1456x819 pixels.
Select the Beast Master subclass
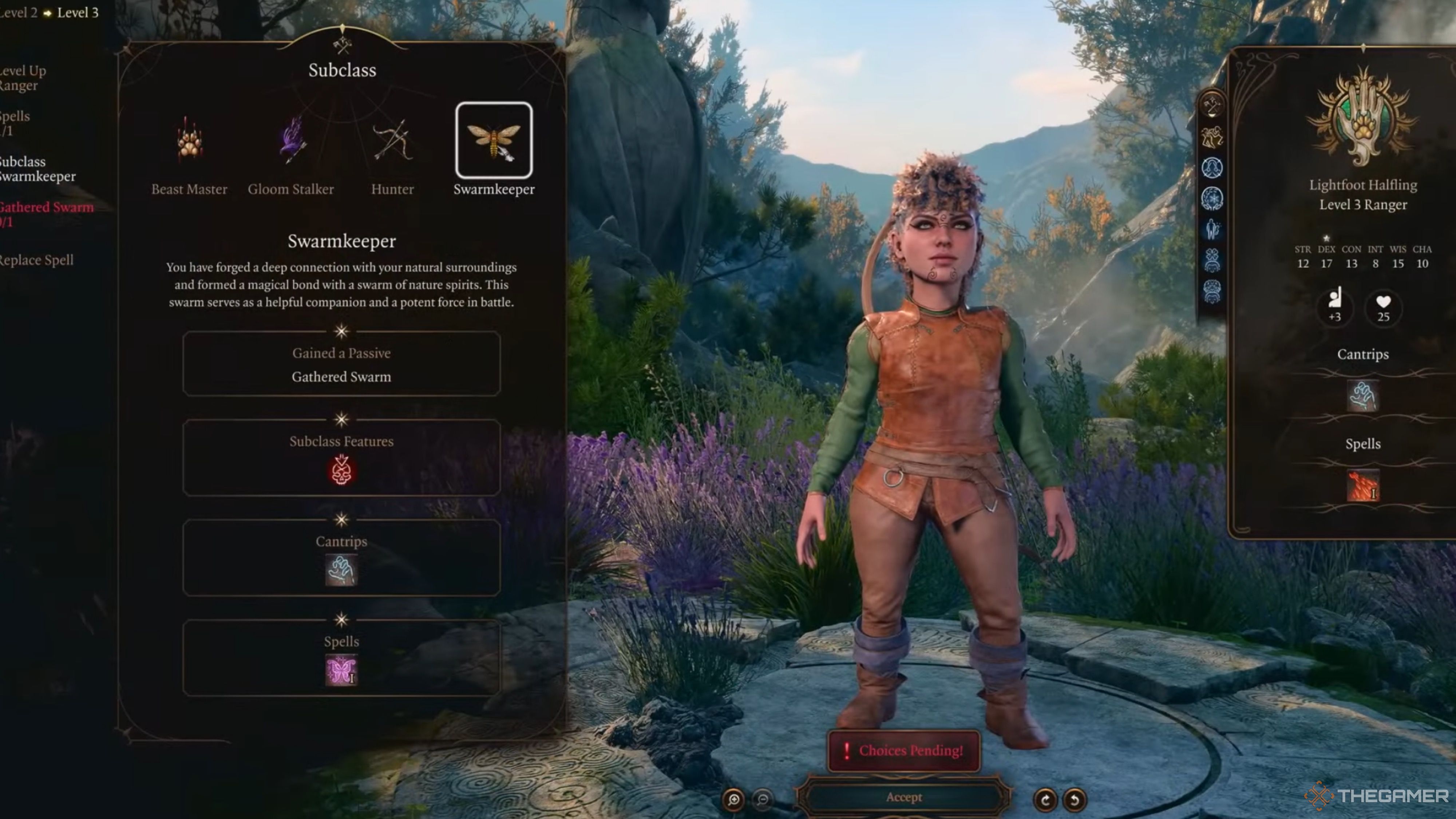pos(189,141)
